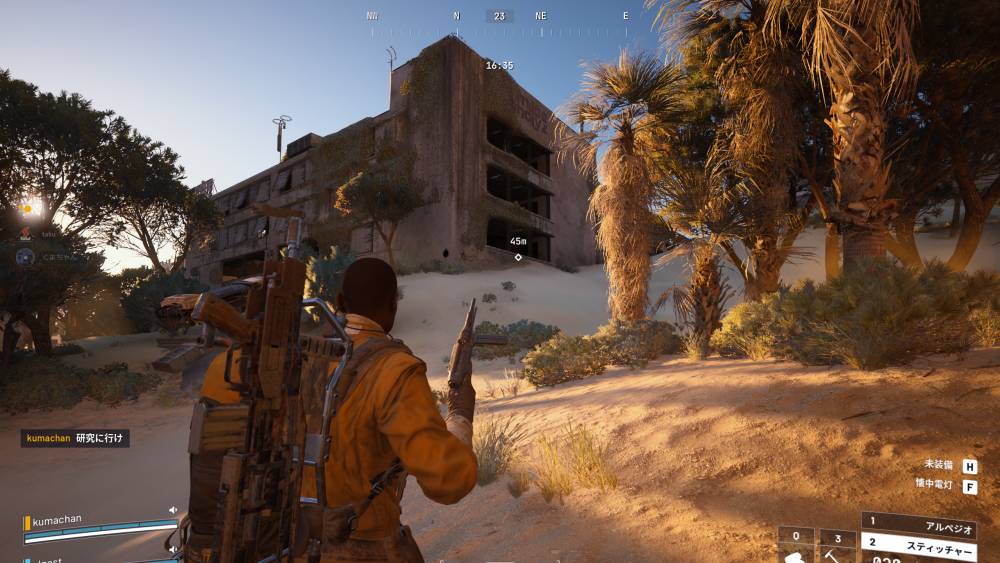Select the teammate avatar labeled taku
Screen dimensions: 1000x563
pos(27,234)
